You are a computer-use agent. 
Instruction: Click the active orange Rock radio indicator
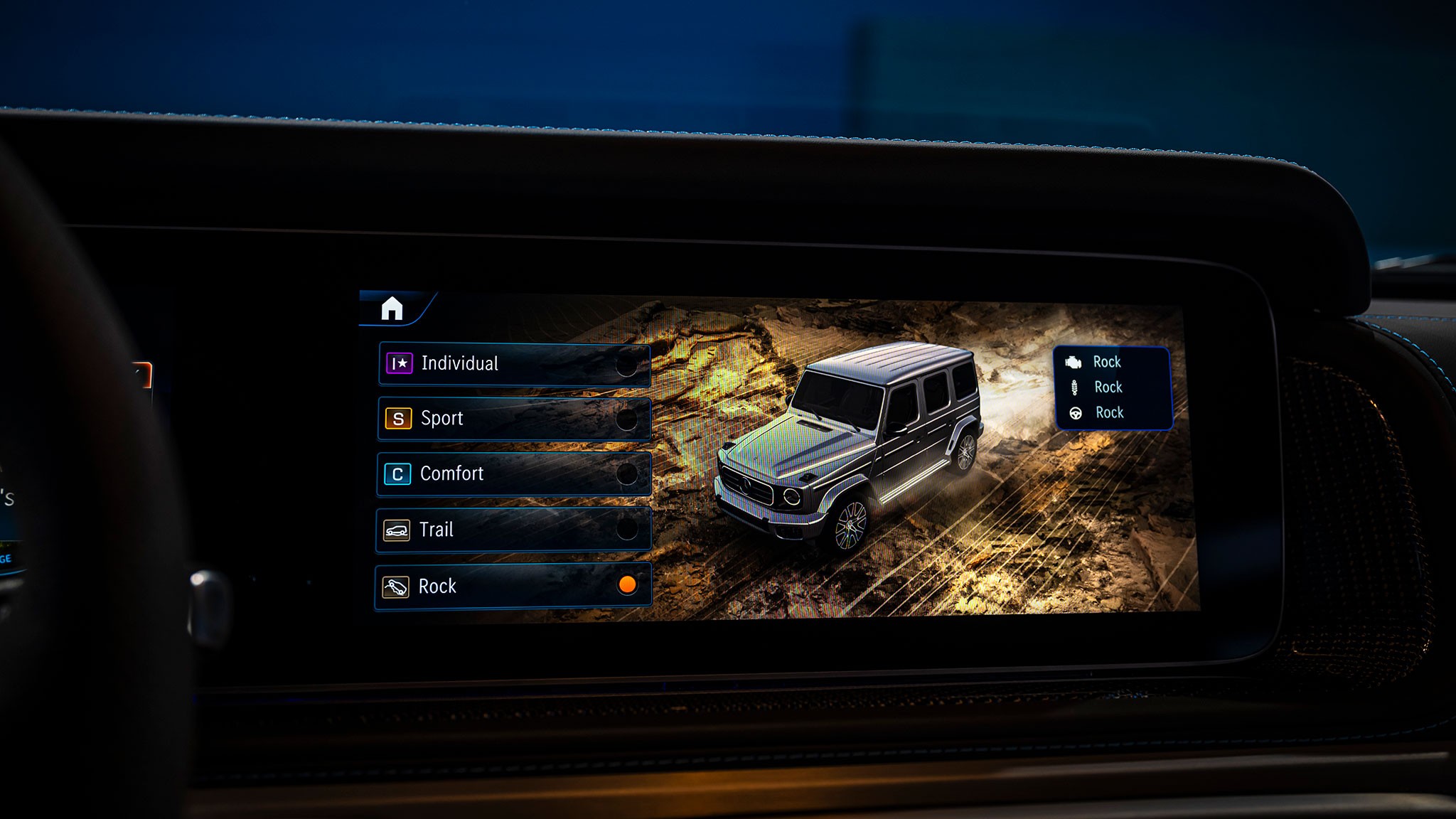click(x=627, y=587)
